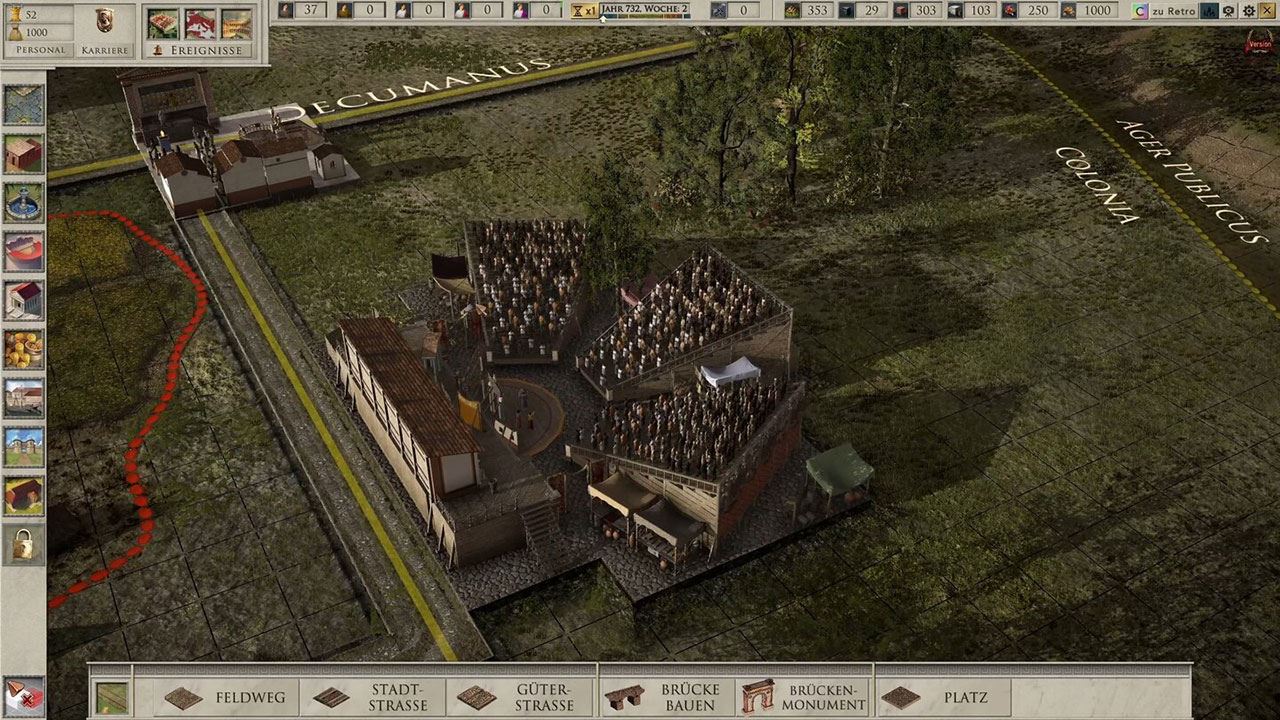The height and width of the screenshot is (720, 1280).
Task: Activate the demolish tool icon
Action: [23, 695]
